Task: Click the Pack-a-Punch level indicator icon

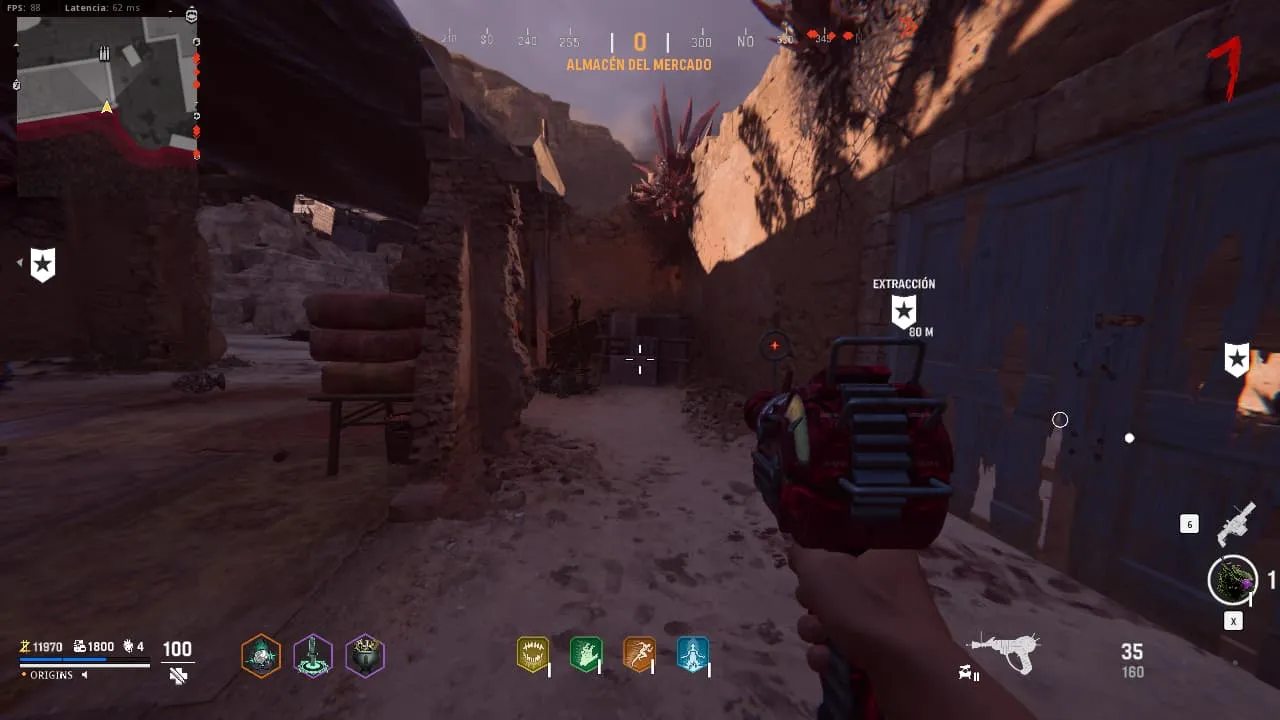Action: (968, 673)
